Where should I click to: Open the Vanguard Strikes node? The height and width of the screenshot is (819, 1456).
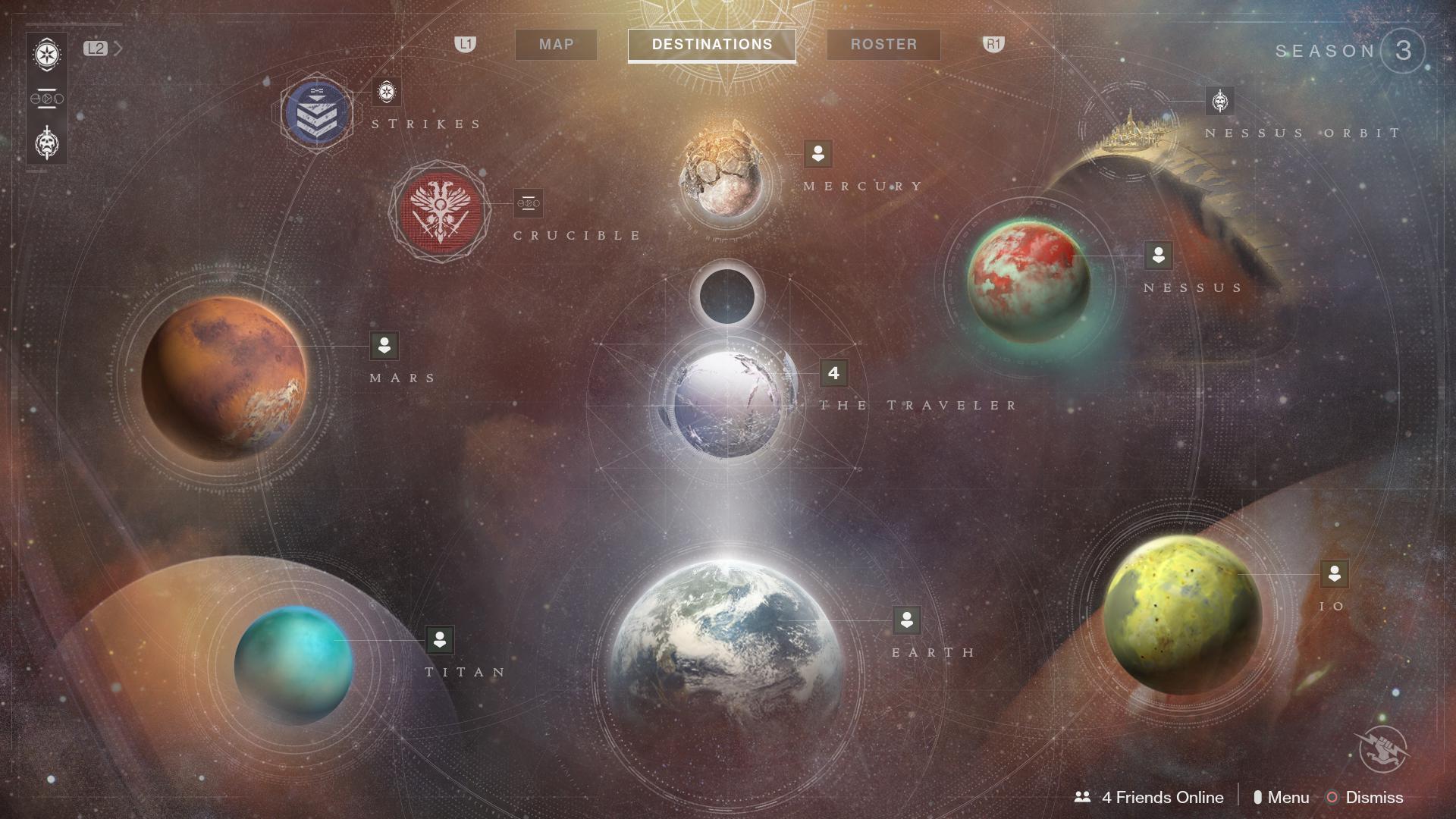click(x=316, y=111)
